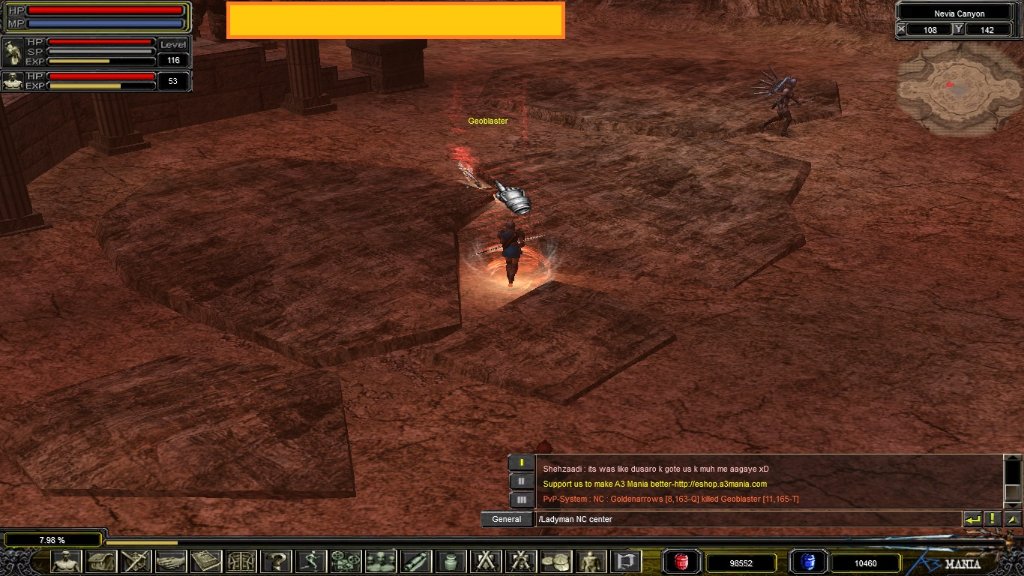Image resolution: width=1024 pixels, height=576 pixels.
Task: Open the treasure chest inventory icon
Action: tap(101, 561)
